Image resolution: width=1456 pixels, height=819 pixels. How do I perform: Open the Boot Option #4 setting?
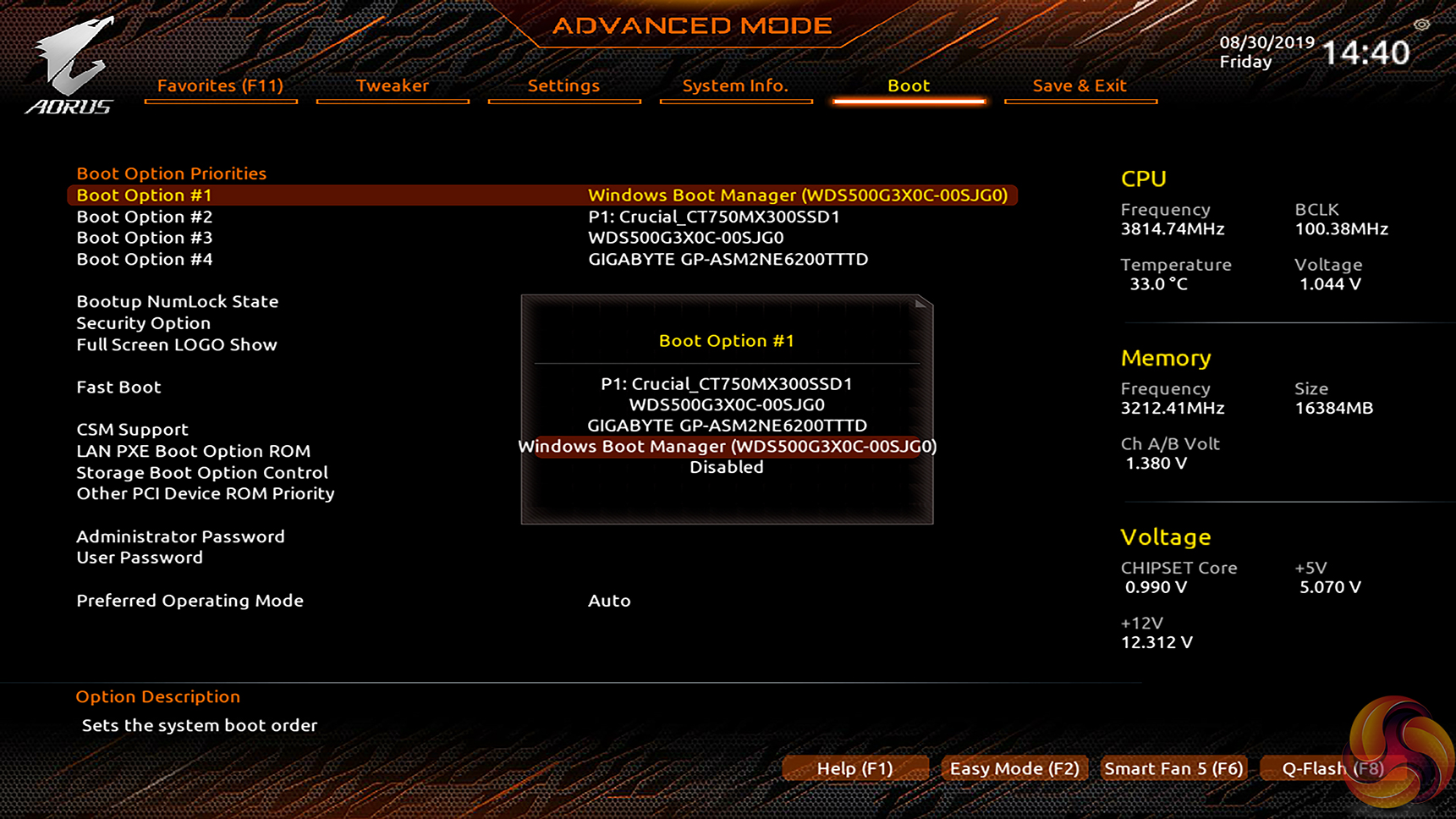pos(145,259)
